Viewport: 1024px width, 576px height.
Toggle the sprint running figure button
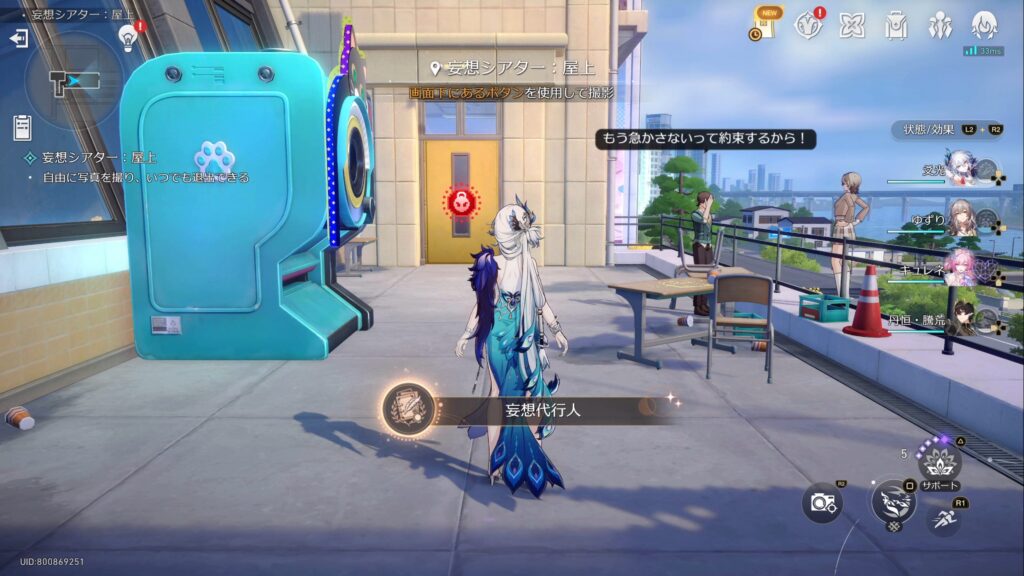(x=945, y=517)
